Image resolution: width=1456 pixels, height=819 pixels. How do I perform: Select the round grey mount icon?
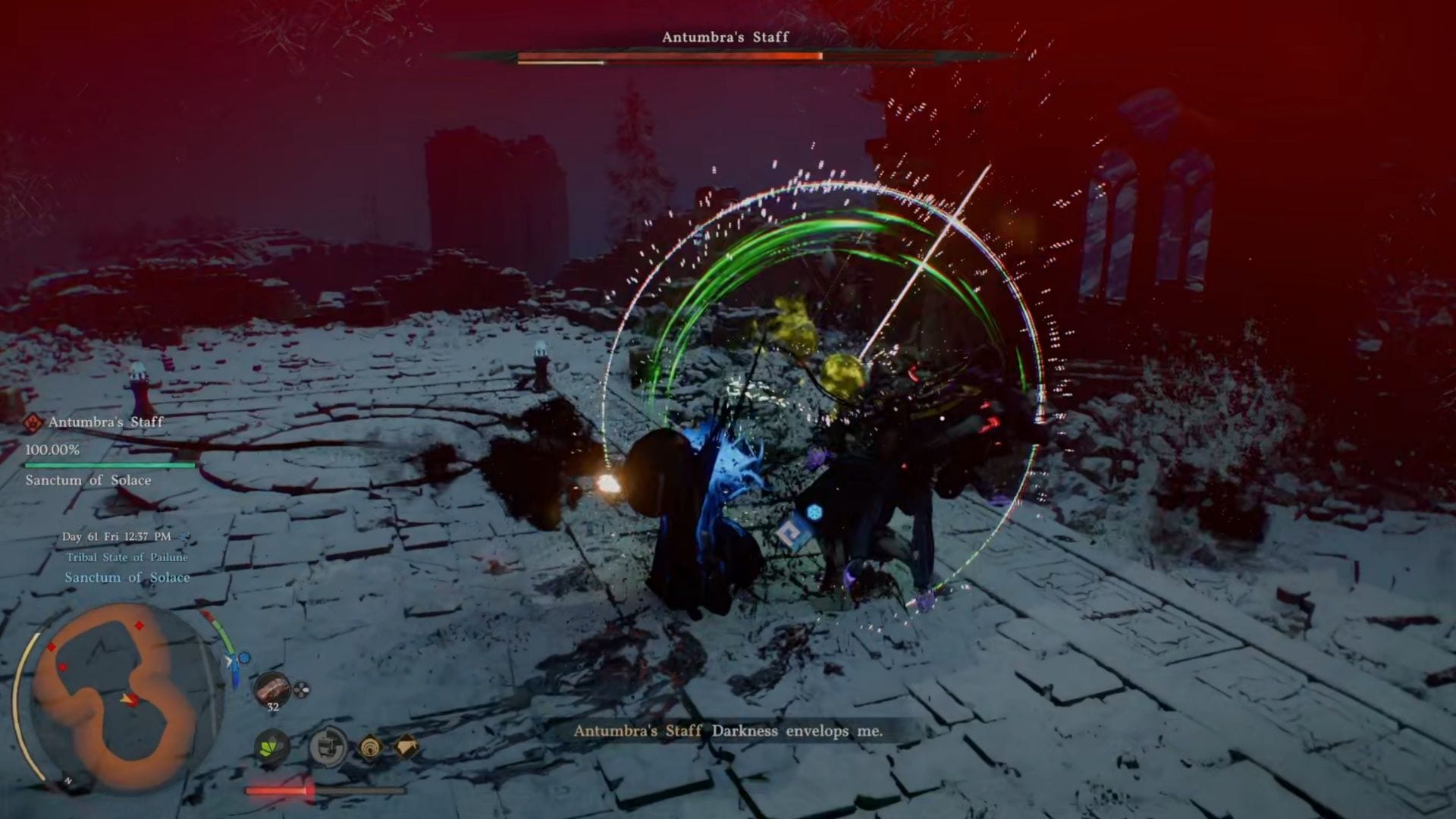point(328,747)
